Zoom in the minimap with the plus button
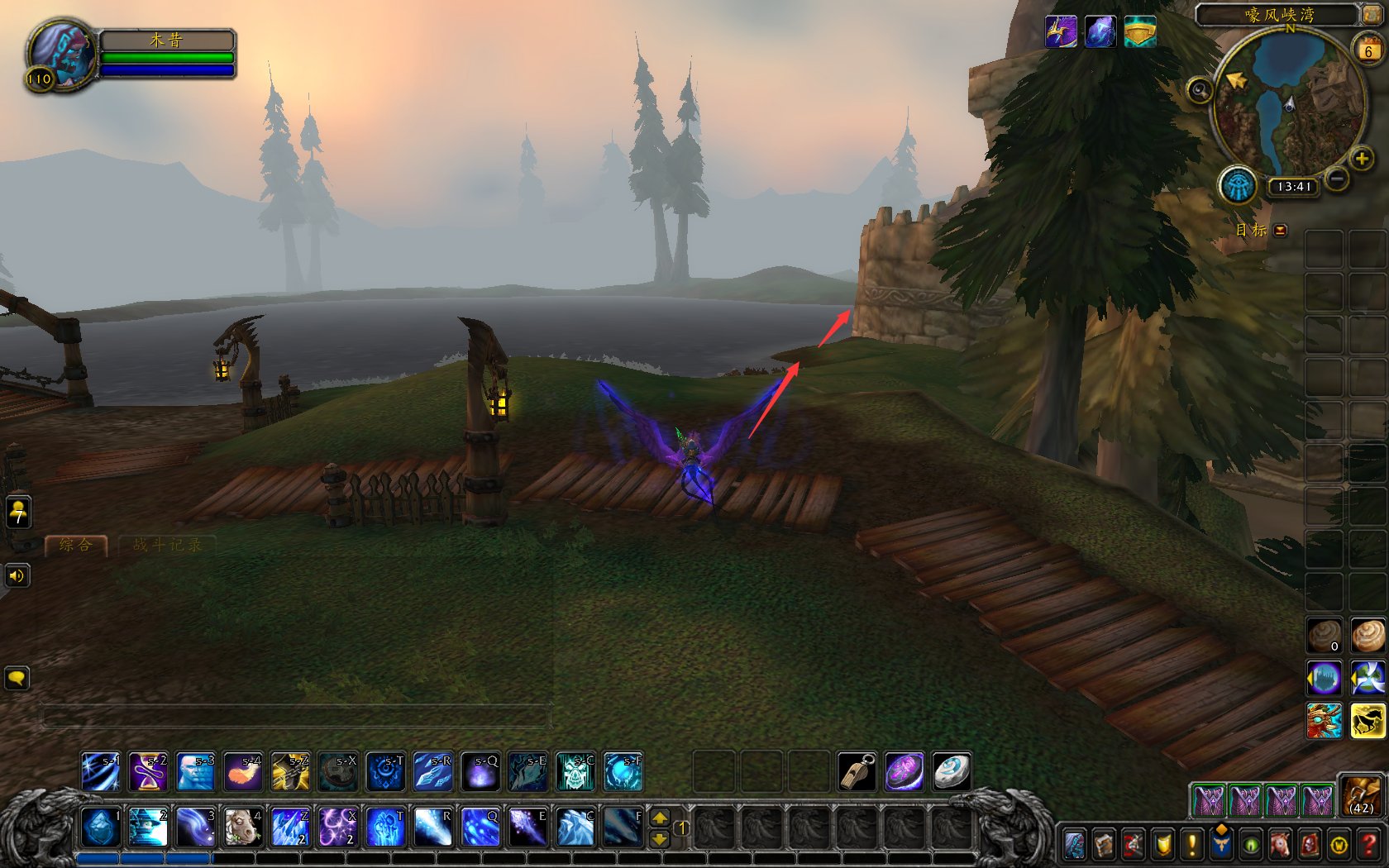The height and width of the screenshot is (868, 1389). point(1361,158)
